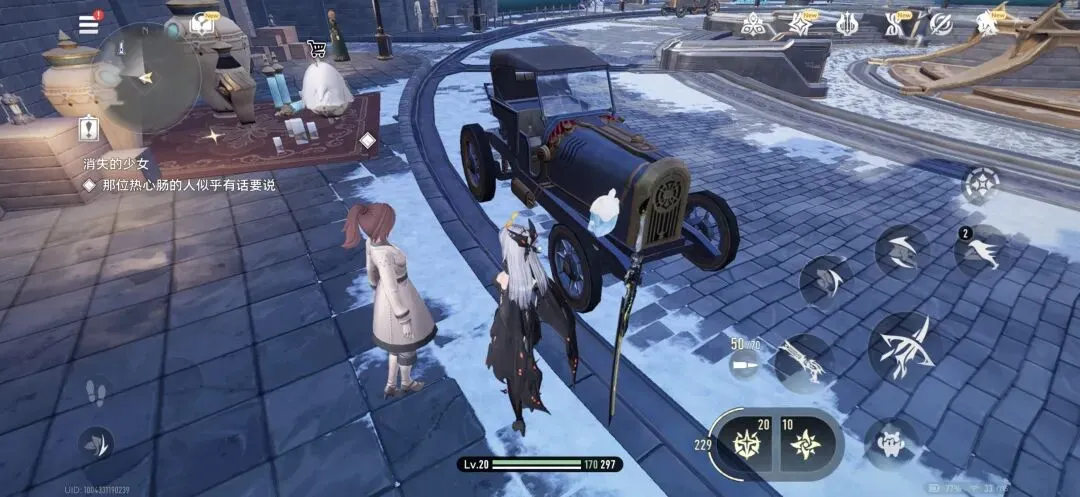The width and height of the screenshot is (1080, 497).
Task: Tap the round compass-star button on right edge
Action: pyautogui.click(x=981, y=184)
